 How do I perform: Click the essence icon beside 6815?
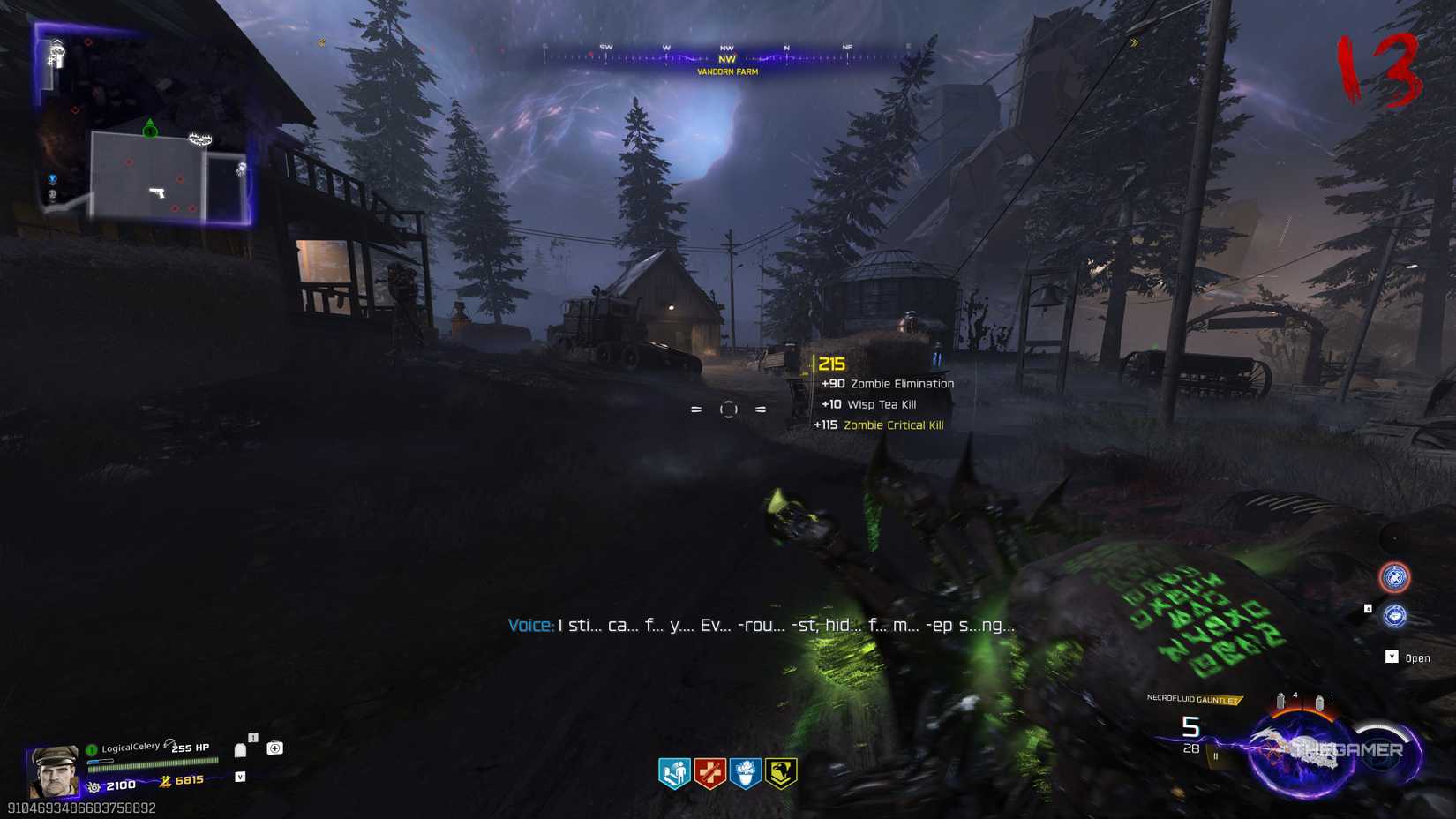pyautogui.click(x=166, y=780)
